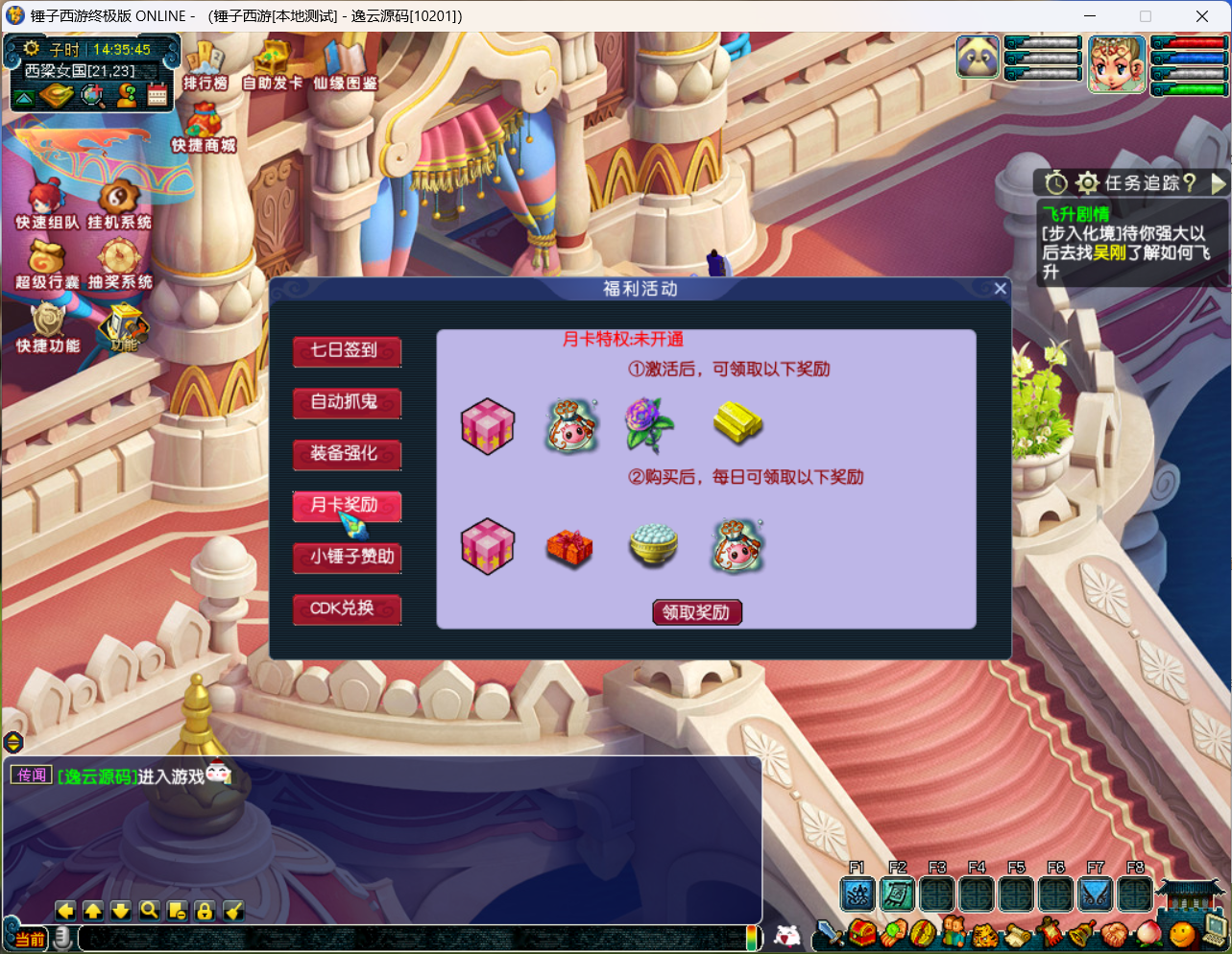The image size is (1232, 954).
Task: Open the 七日签到 sign-in tab
Action: coord(346,351)
